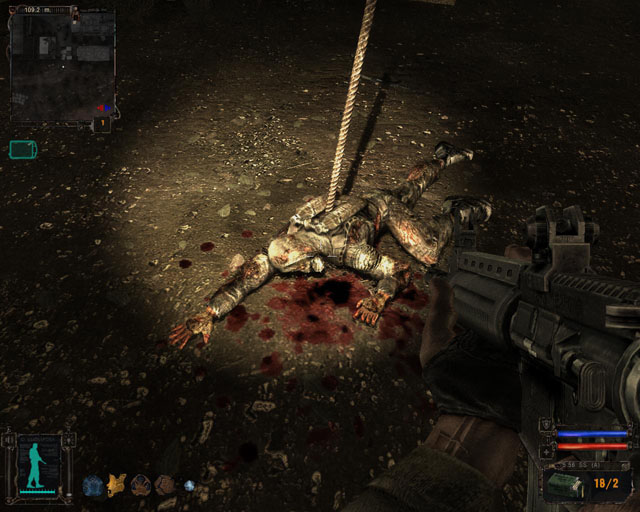This screenshot has height=512, width=640.
Task: Choose the golden-yellow artifact on the belt
Action: 116,485
